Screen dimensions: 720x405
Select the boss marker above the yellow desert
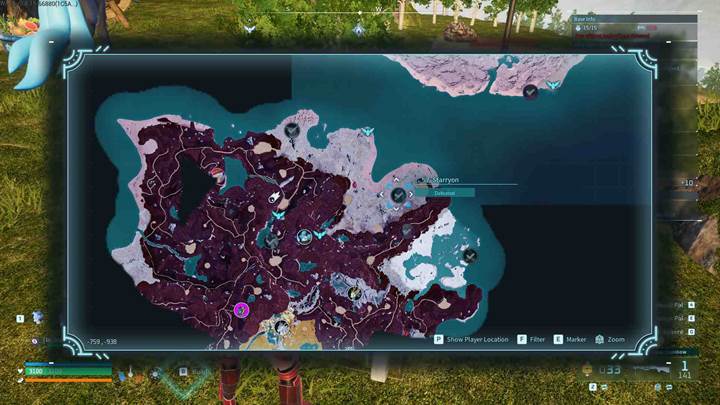pyautogui.click(x=282, y=327)
